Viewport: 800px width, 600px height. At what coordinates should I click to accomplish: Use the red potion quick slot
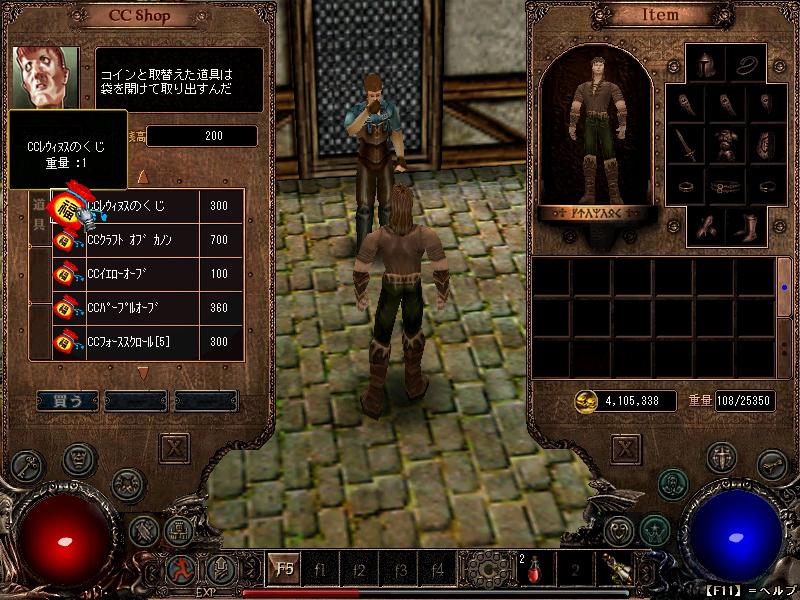533,570
